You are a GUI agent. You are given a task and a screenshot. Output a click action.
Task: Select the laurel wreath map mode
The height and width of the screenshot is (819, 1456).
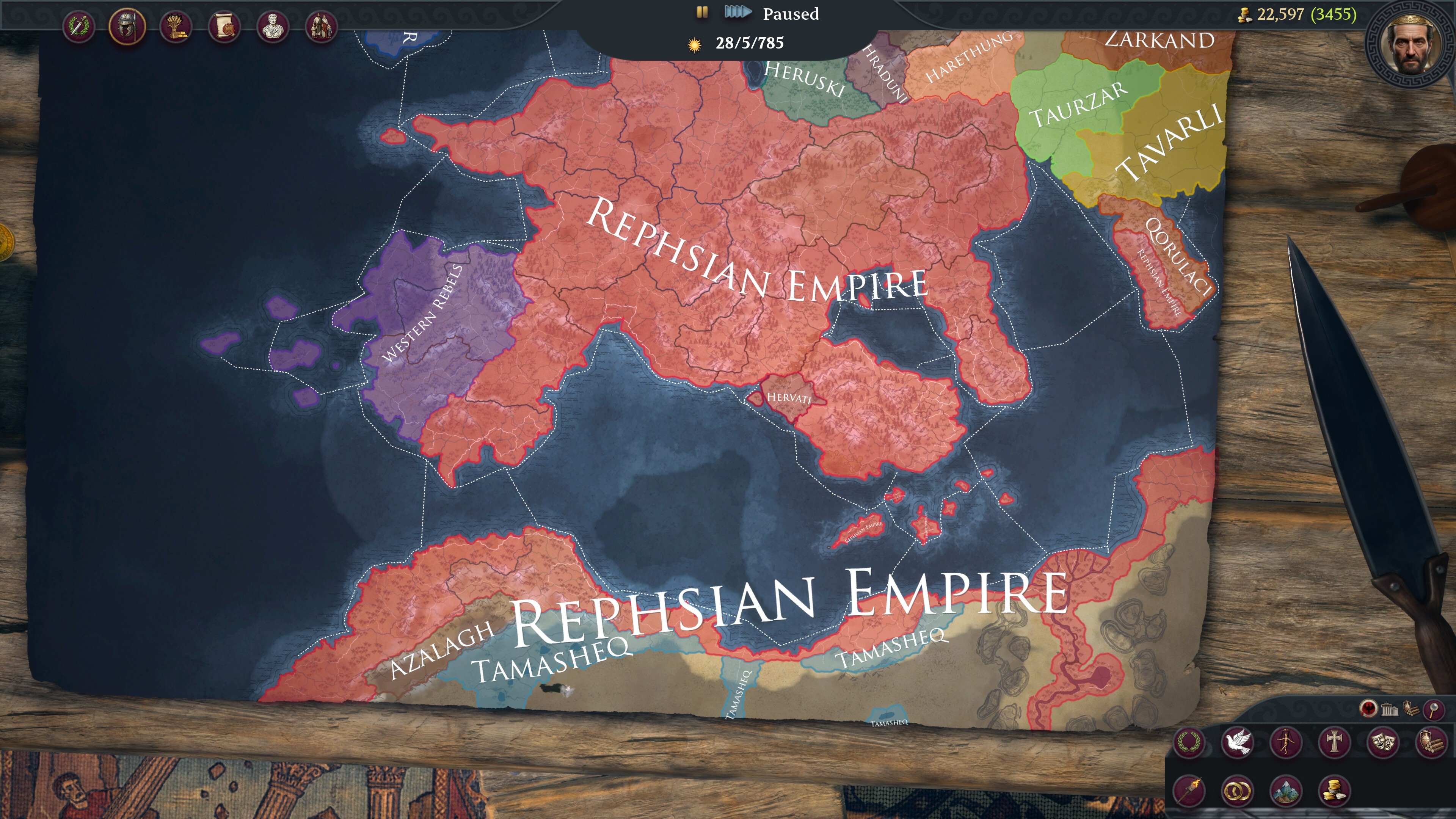pyautogui.click(x=1189, y=742)
